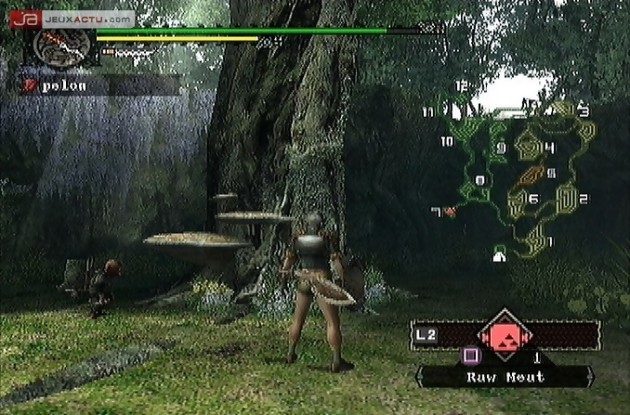Click zone 4 on the area map
Image resolution: width=630 pixels, height=415 pixels.
coord(532,149)
